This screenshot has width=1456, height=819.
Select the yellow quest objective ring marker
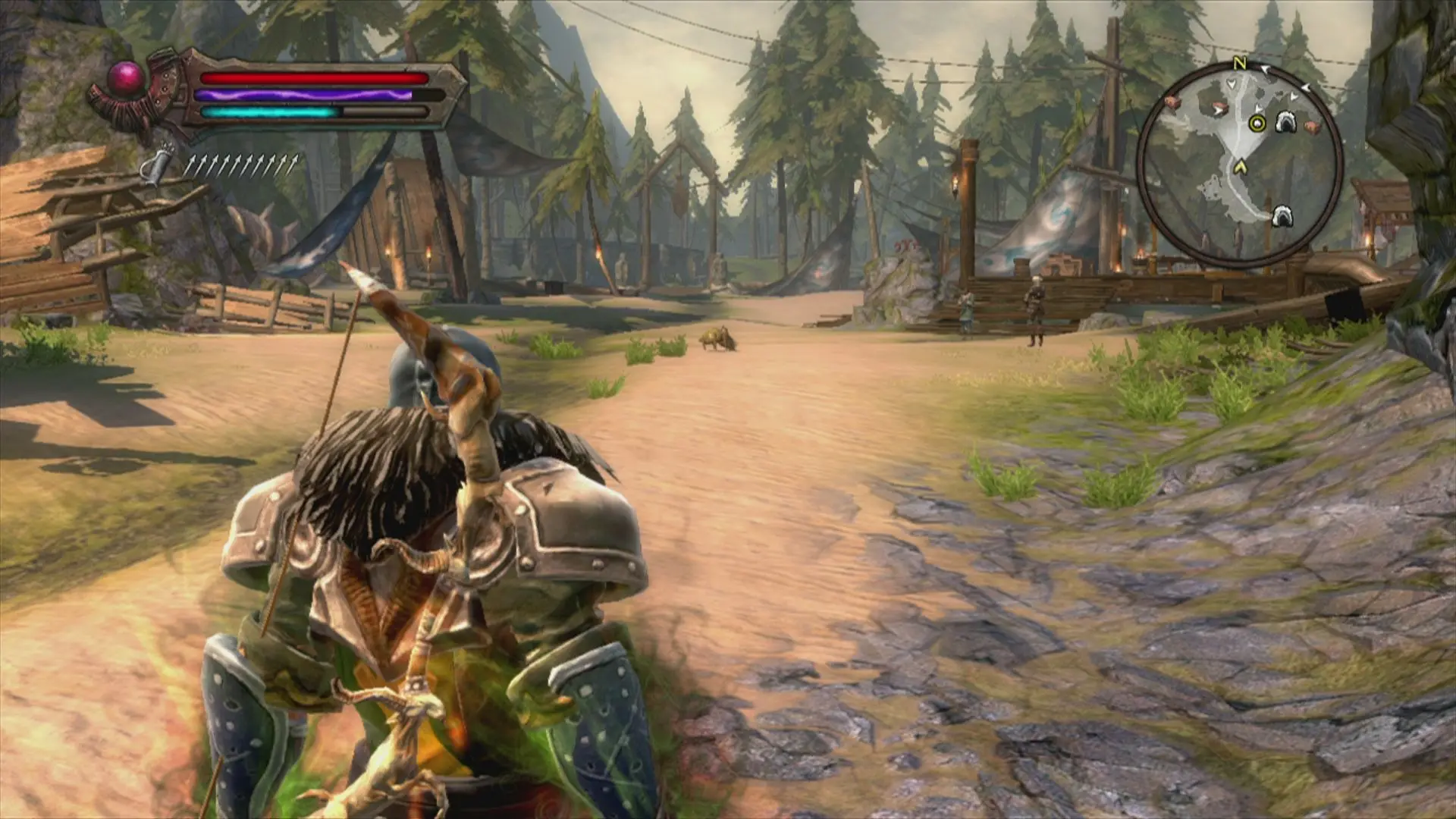[x=1257, y=124]
